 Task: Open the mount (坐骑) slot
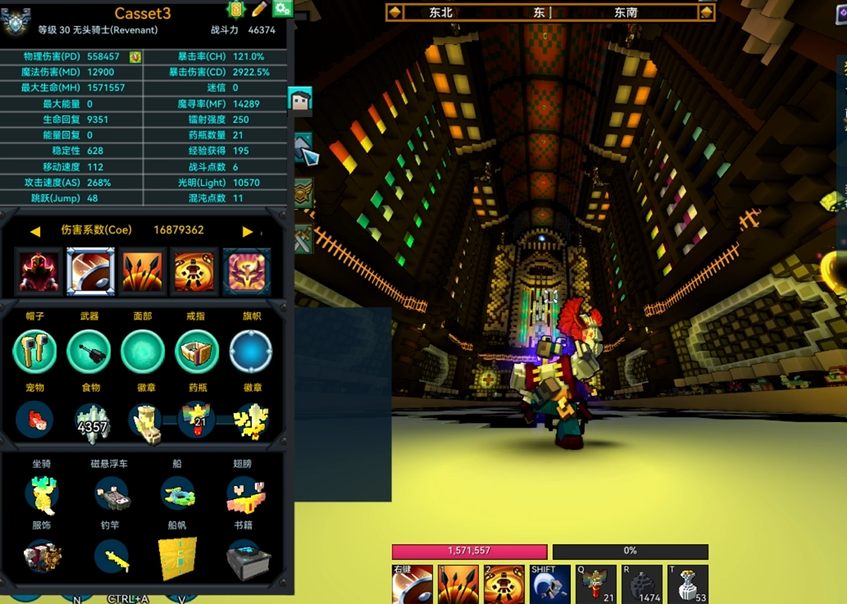pos(41,494)
